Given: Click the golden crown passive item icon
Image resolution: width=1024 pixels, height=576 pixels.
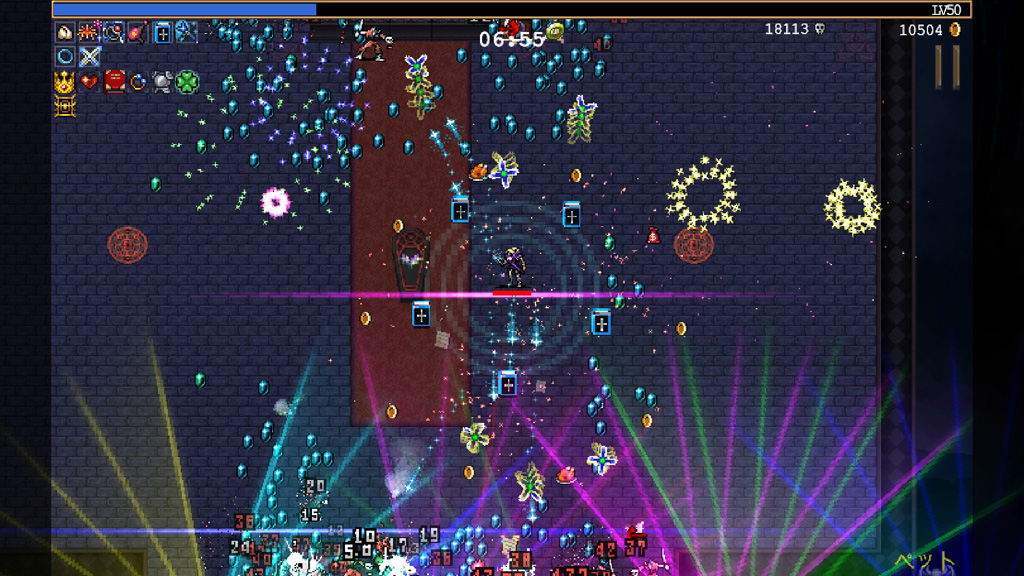Looking at the screenshot, I should point(65,82).
